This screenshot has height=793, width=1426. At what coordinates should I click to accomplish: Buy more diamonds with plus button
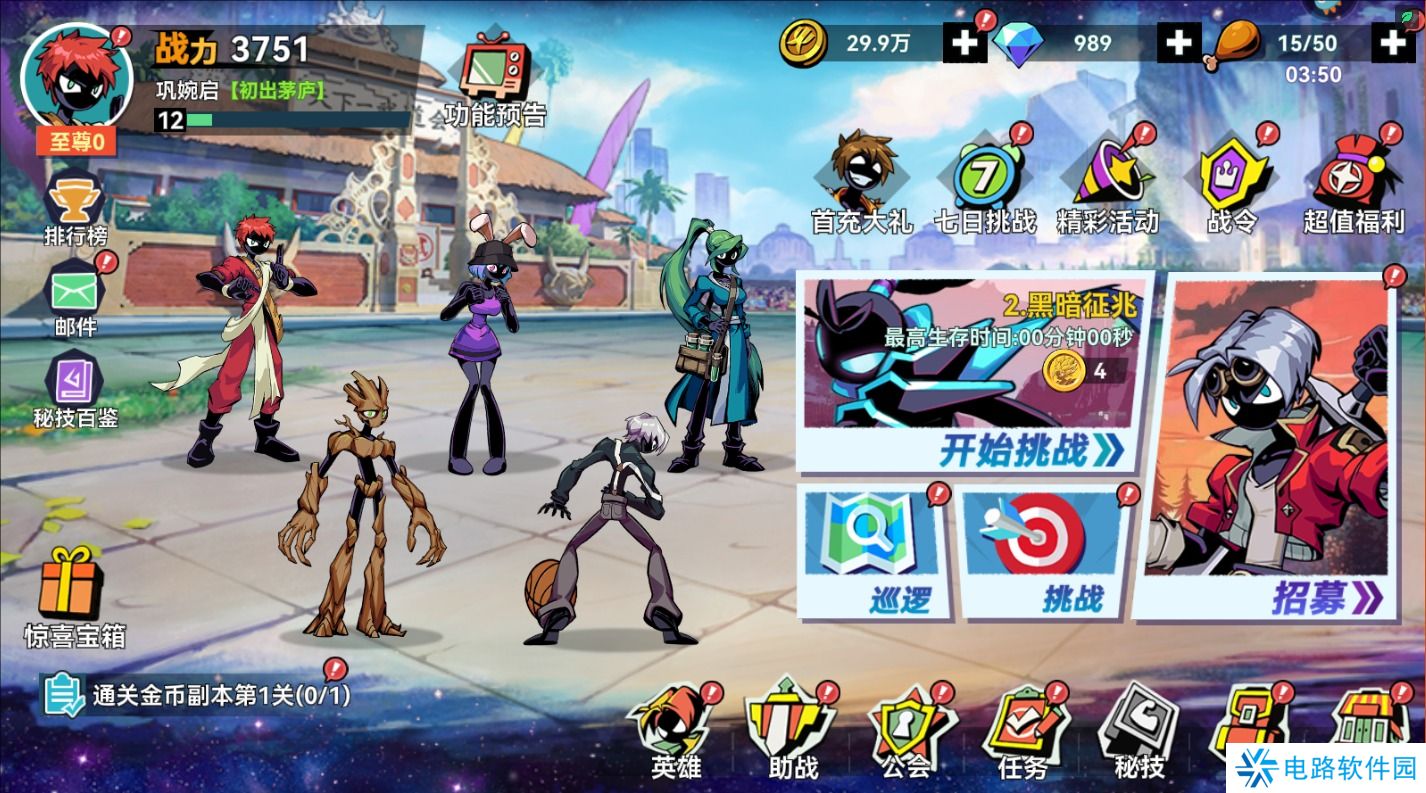[1180, 43]
